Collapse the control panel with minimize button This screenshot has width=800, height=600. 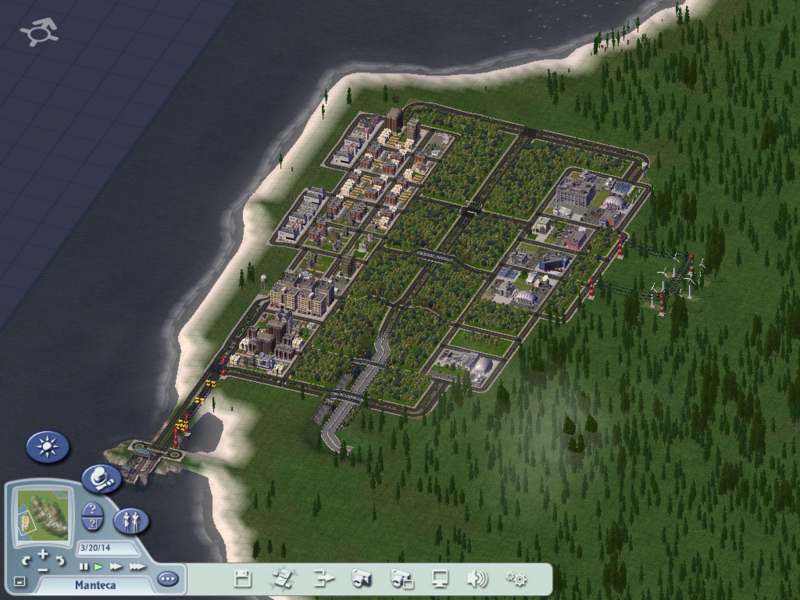pyautogui.click(x=19, y=581)
